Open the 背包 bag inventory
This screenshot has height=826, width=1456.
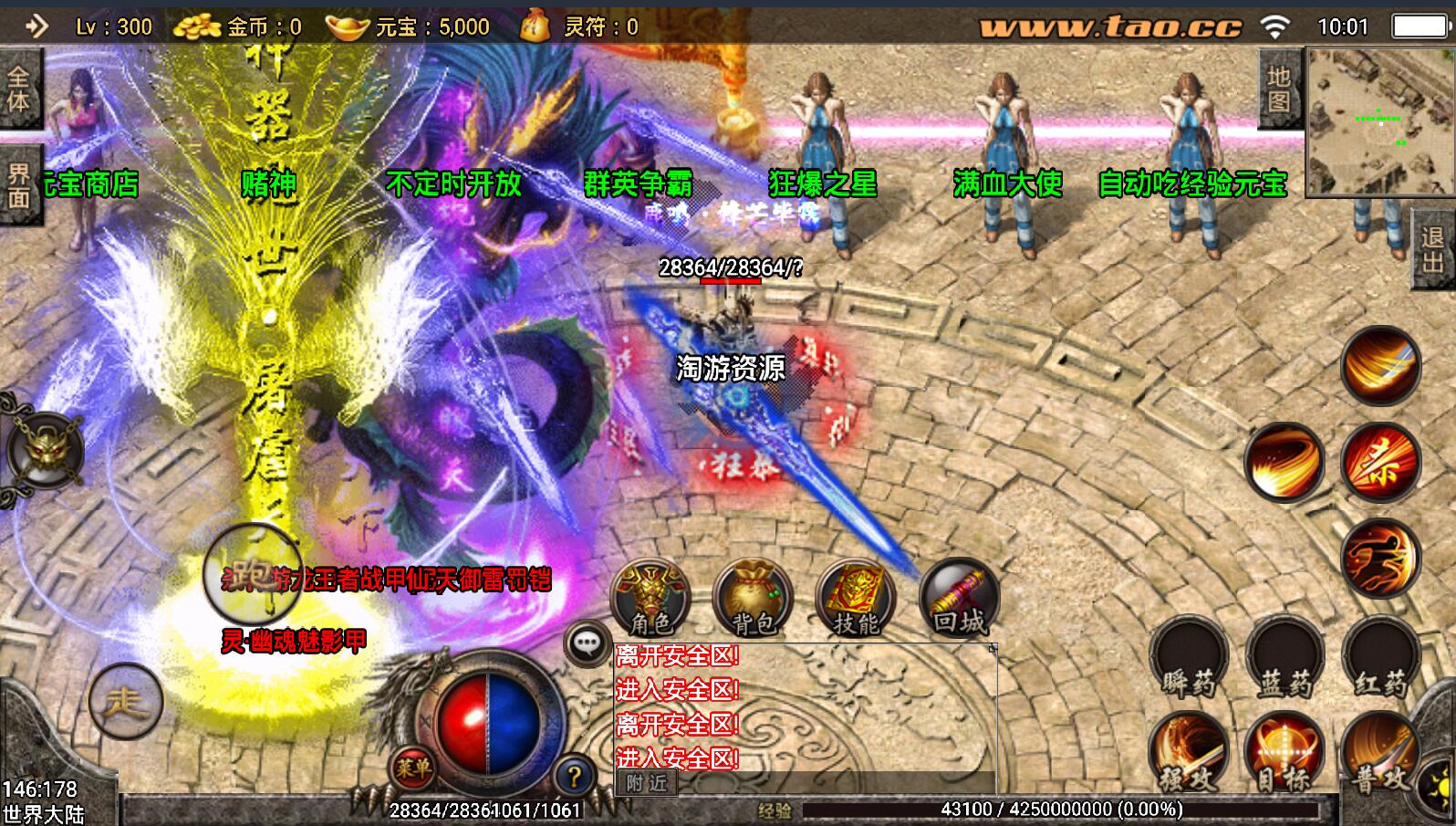pyautogui.click(x=753, y=598)
